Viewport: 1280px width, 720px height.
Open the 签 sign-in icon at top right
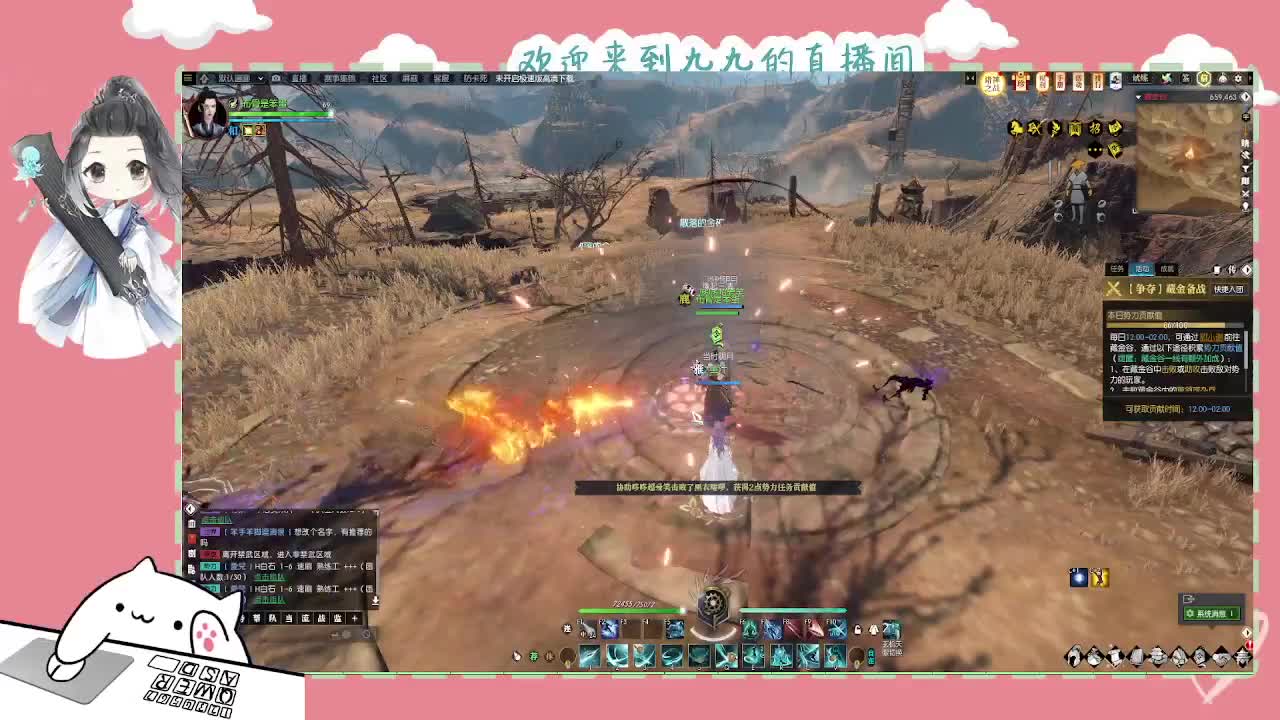tap(1184, 80)
